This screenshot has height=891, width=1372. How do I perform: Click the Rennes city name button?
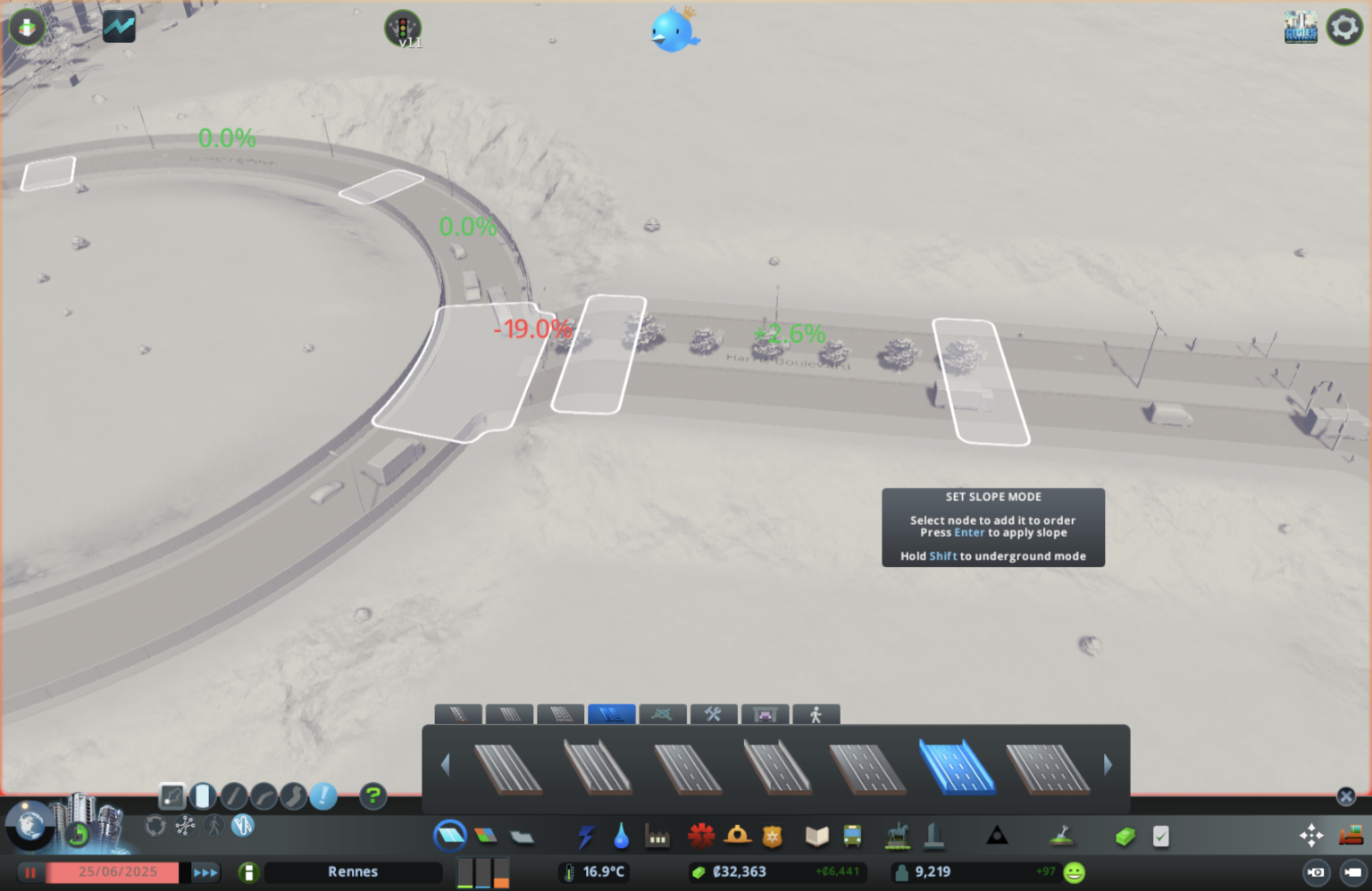tap(353, 872)
